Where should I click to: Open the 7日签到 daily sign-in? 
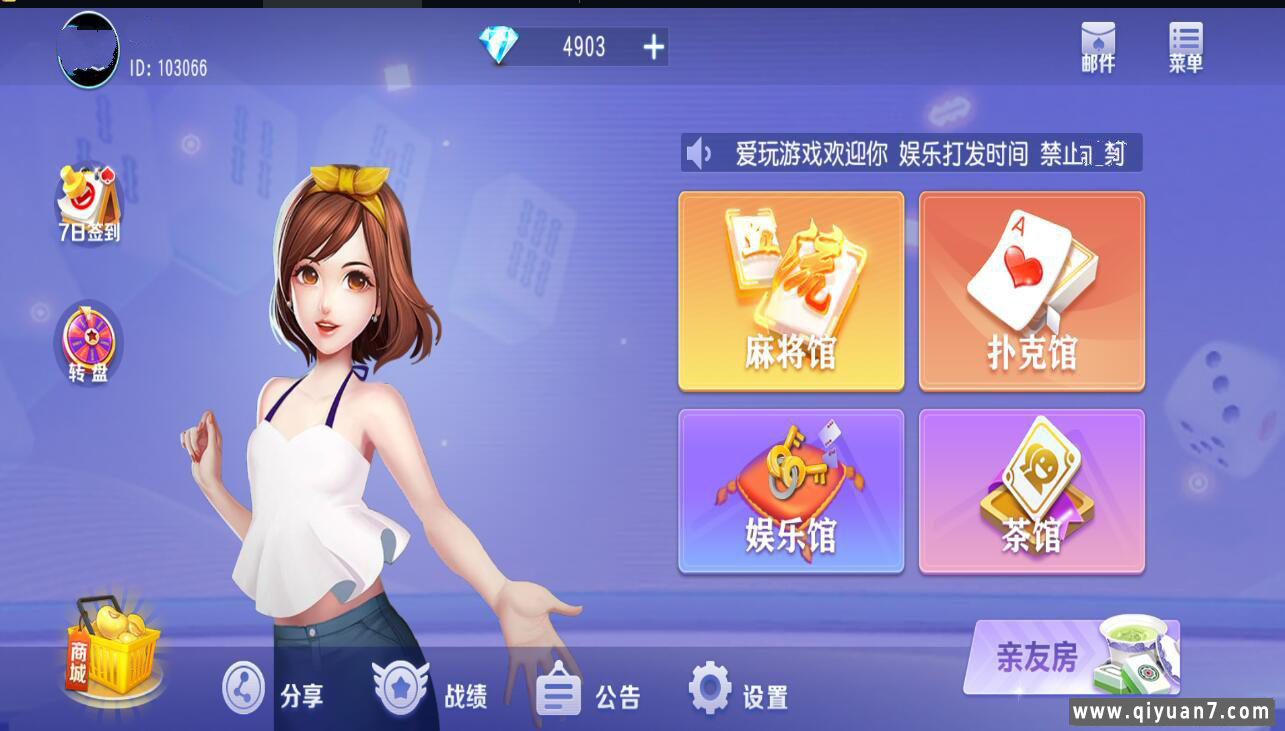point(88,205)
